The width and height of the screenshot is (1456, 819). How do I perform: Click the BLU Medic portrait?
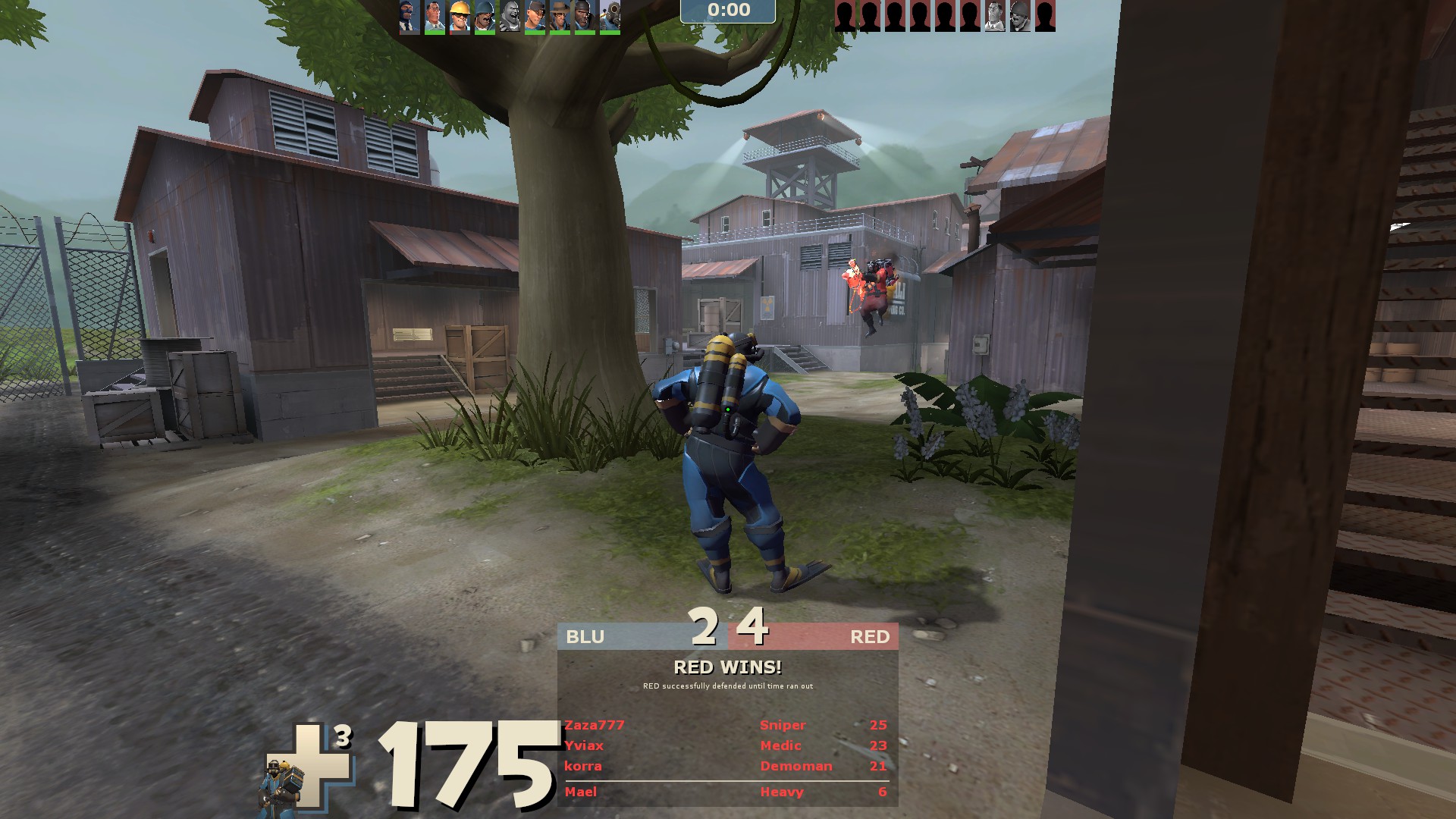point(435,16)
